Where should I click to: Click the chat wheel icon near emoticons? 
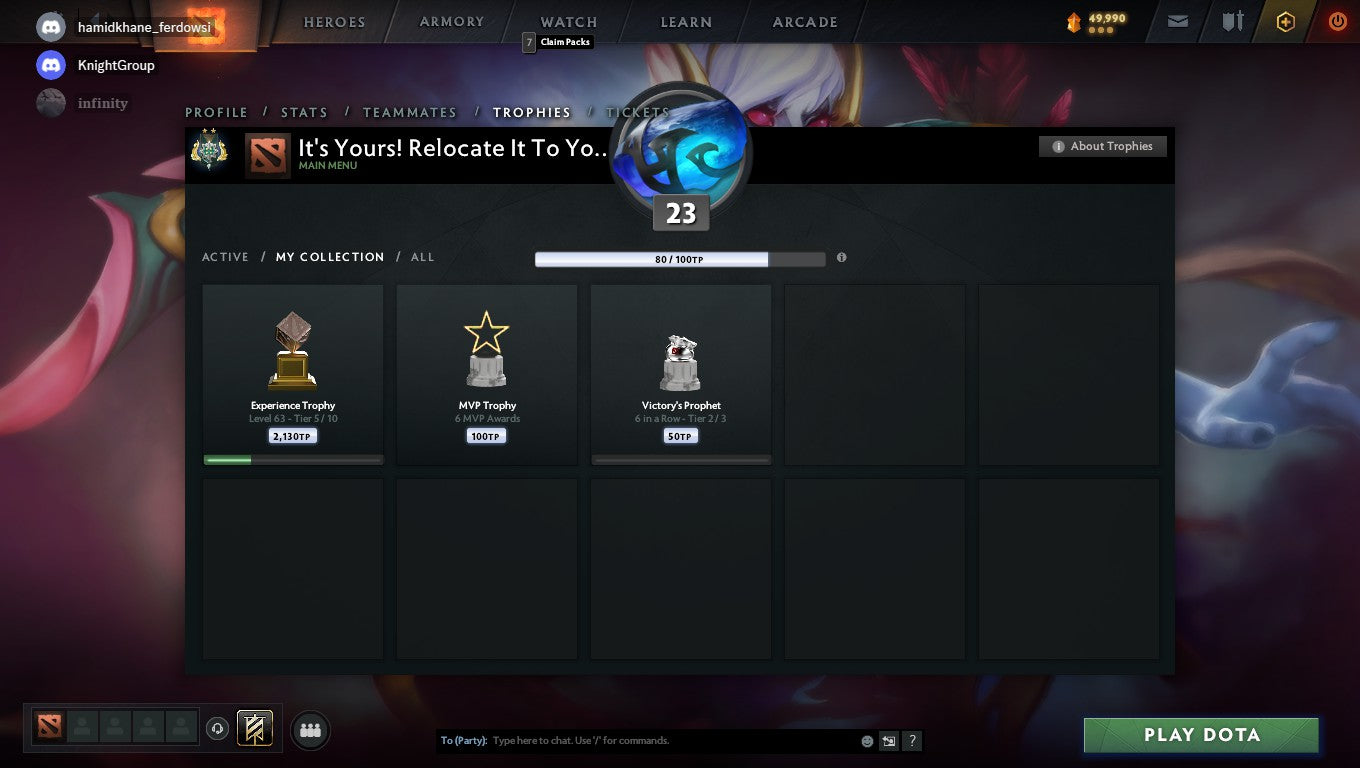point(889,740)
